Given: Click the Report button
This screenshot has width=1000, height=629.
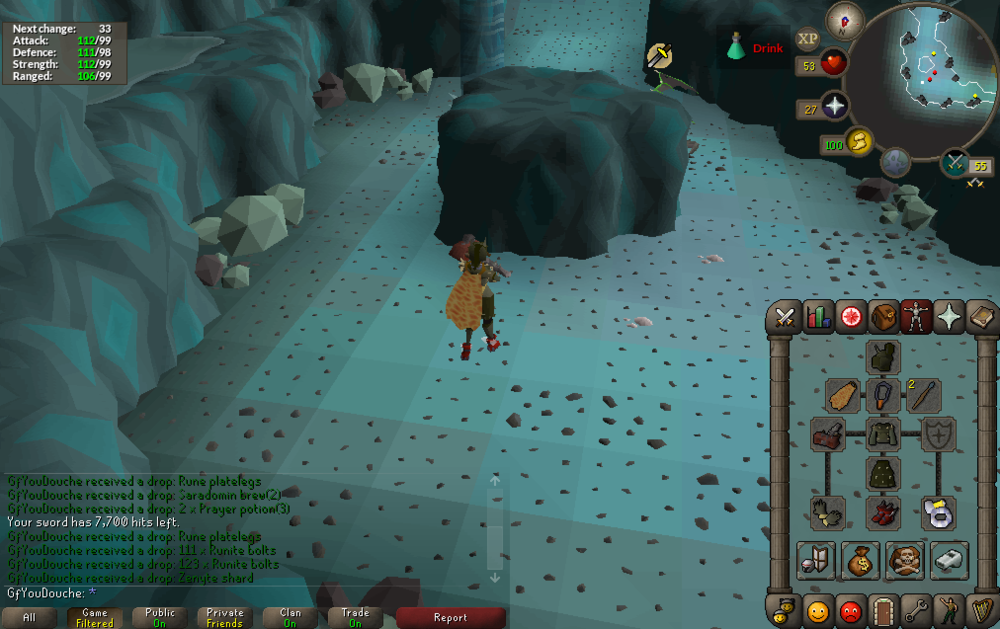Looking at the screenshot, I should [x=450, y=618].
